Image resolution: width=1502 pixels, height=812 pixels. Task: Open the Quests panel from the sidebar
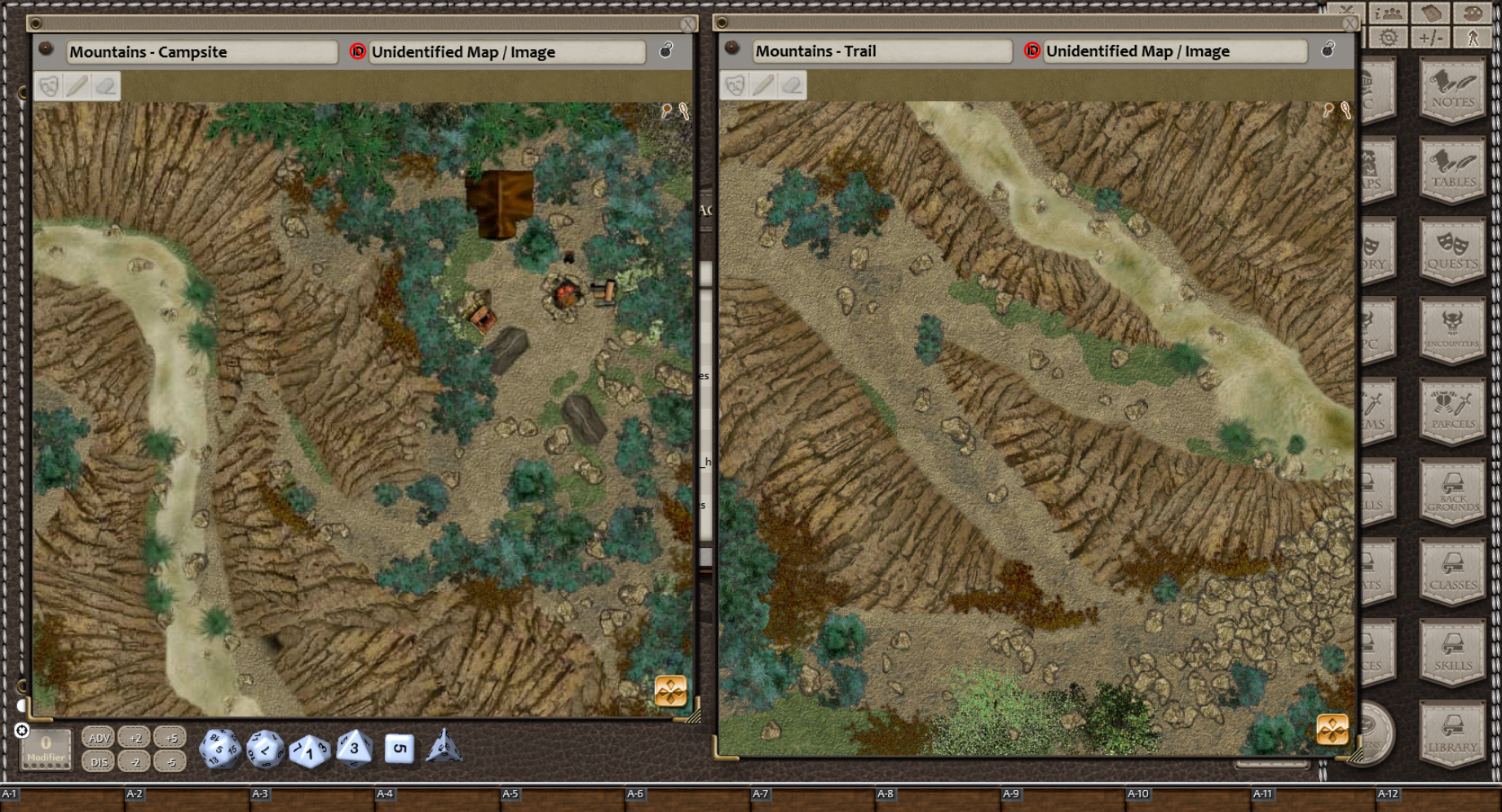coord(1452,249)
